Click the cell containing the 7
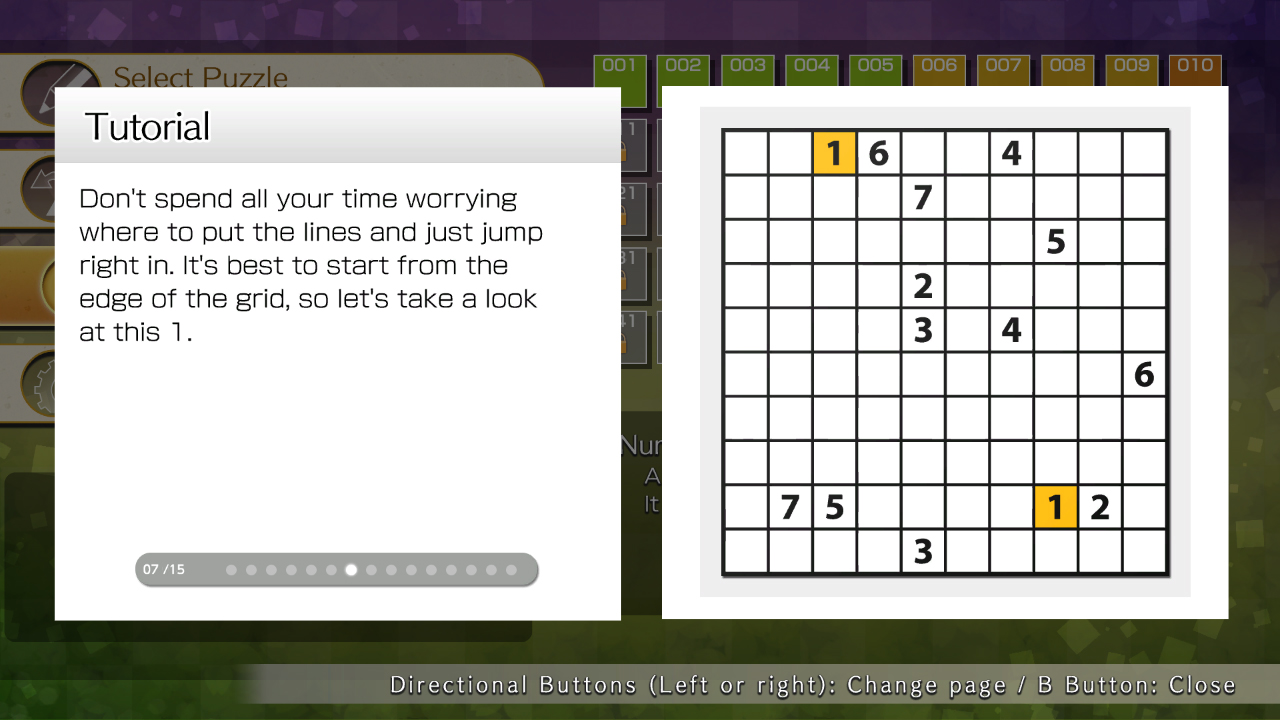Image resolution: width=1280 pixels, height=720 pixels. click(923, 197)
